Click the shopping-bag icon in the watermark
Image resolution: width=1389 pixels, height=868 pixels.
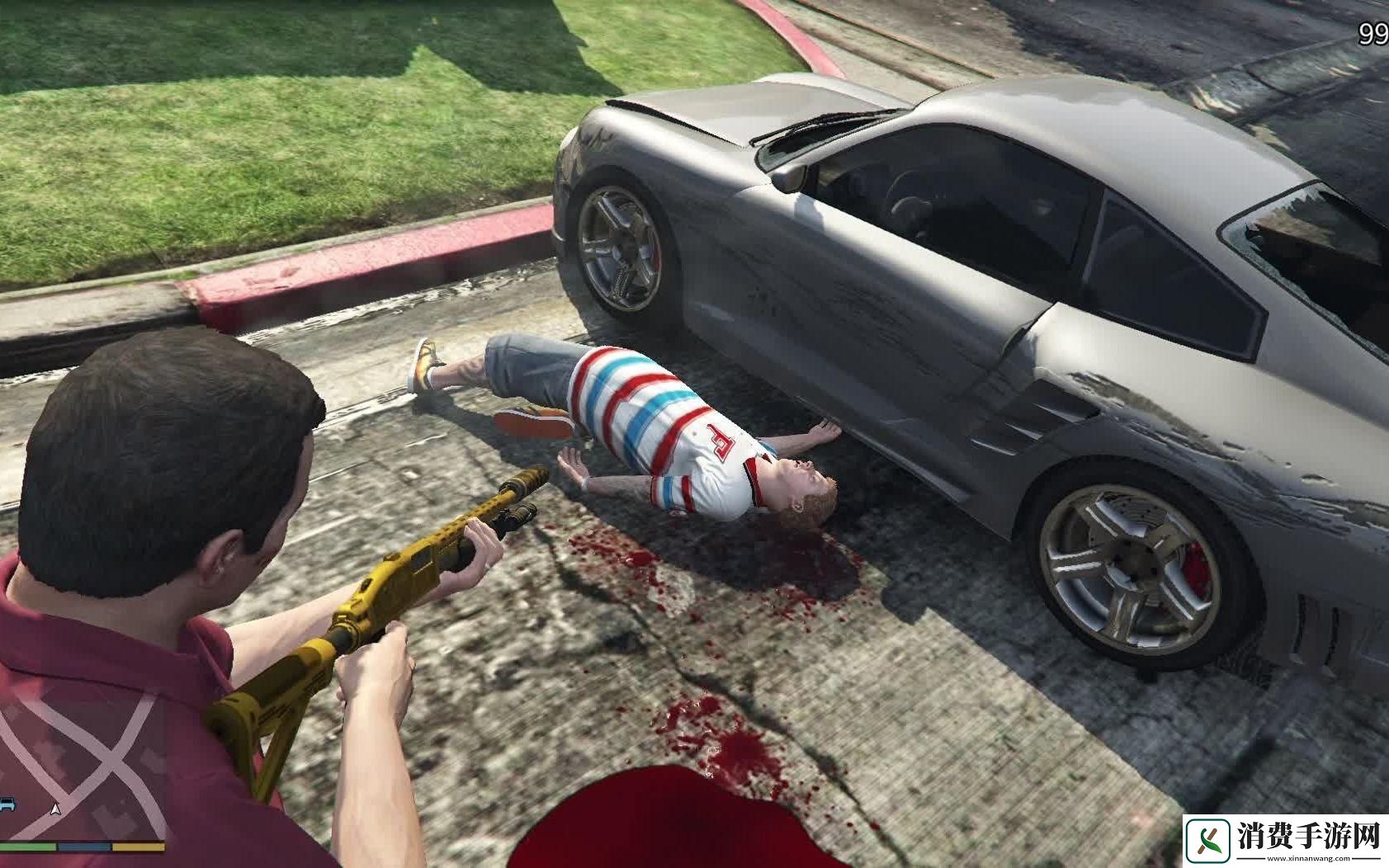pyautogui.click(x=1207, y=840)
